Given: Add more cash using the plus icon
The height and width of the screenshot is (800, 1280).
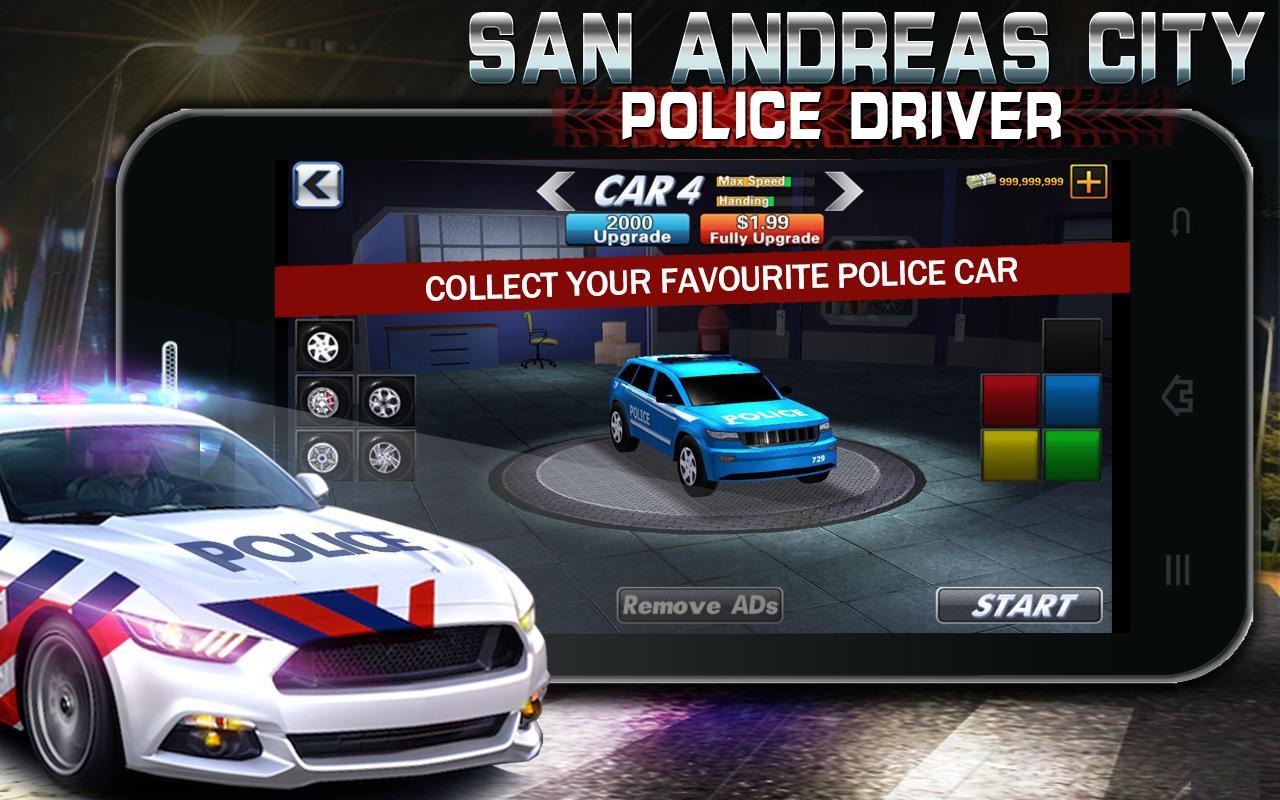Looking at the screenshot, I should (1091, 182).
